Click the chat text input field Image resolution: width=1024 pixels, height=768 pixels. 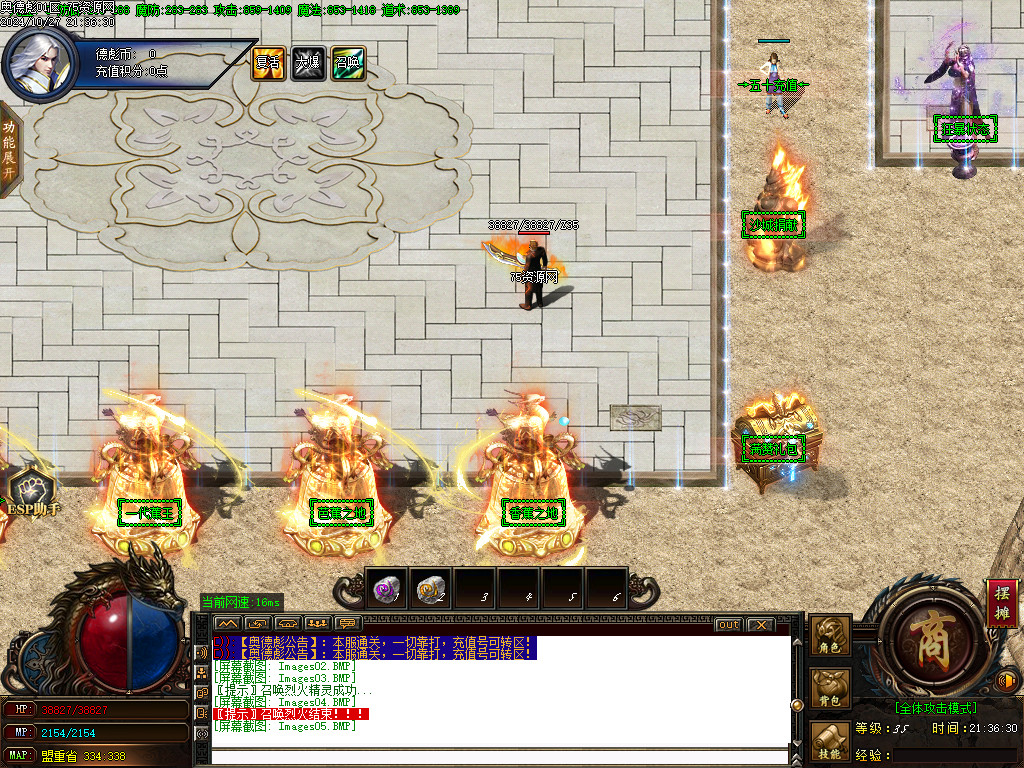(500, 756)
